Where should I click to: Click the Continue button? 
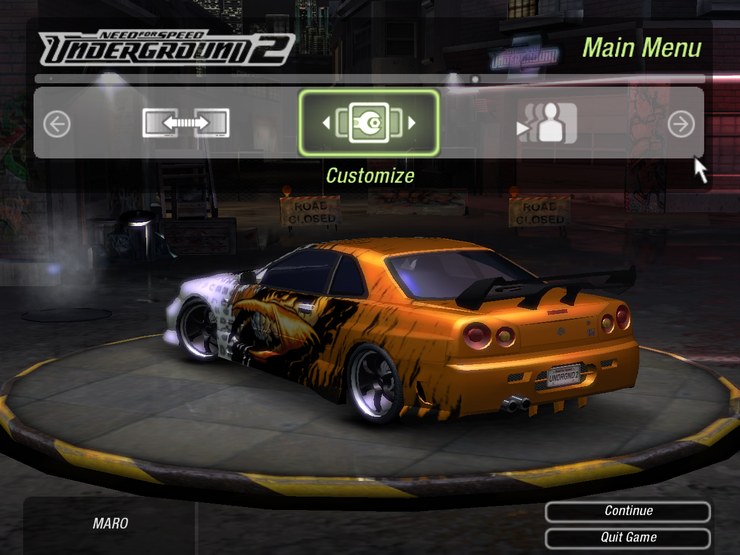(x=628, y=512)
